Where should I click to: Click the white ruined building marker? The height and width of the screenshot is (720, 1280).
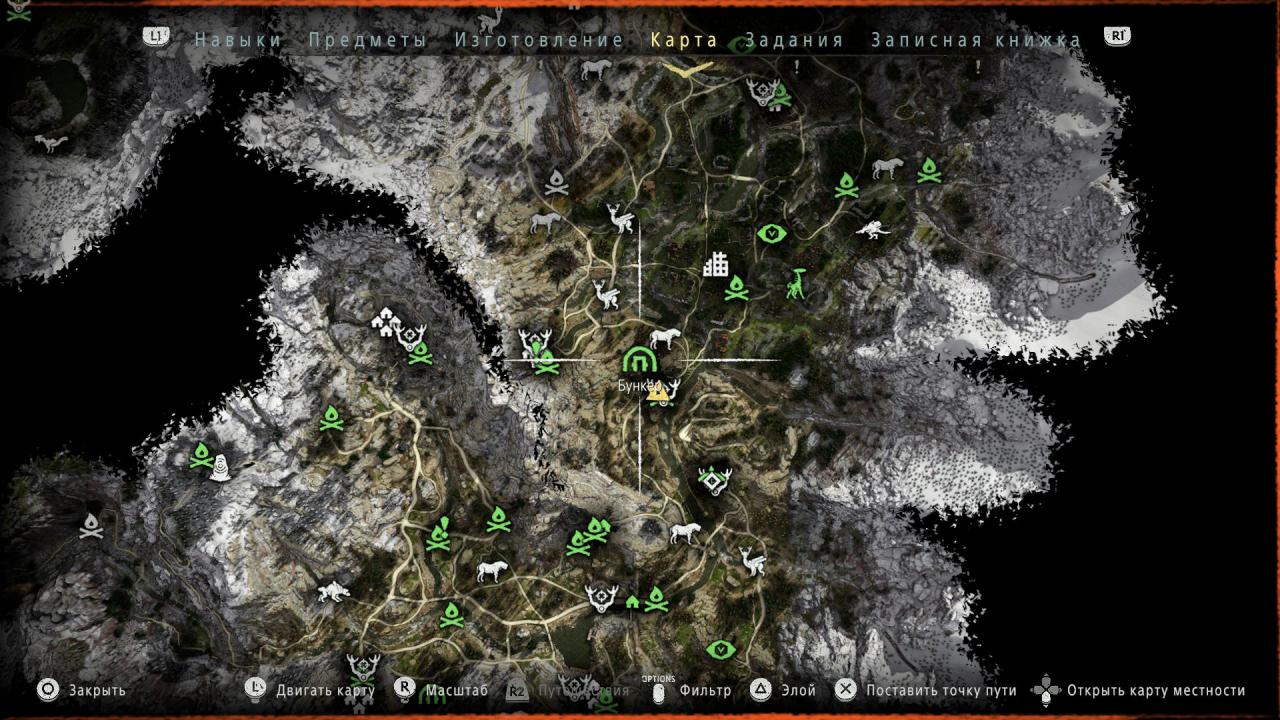pos(715,264)
